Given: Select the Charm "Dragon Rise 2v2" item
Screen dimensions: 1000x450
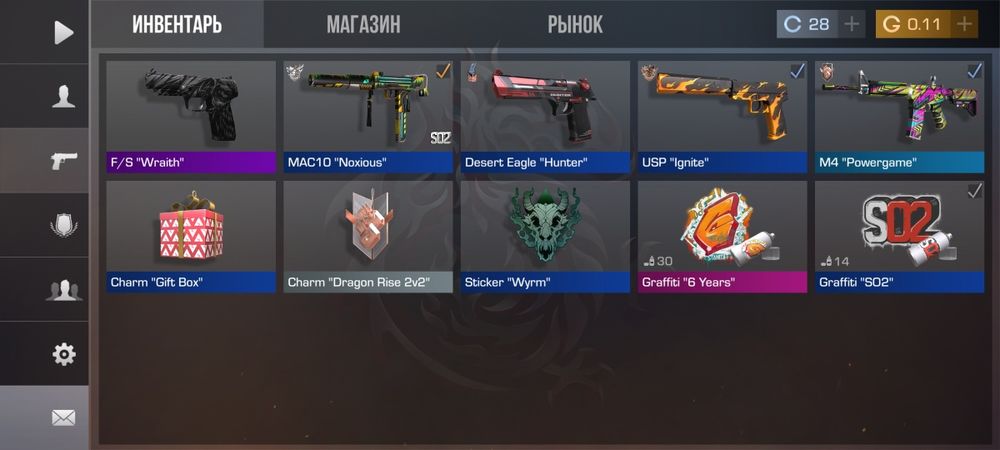Looking at the screenshot, I should click(368, 236).
